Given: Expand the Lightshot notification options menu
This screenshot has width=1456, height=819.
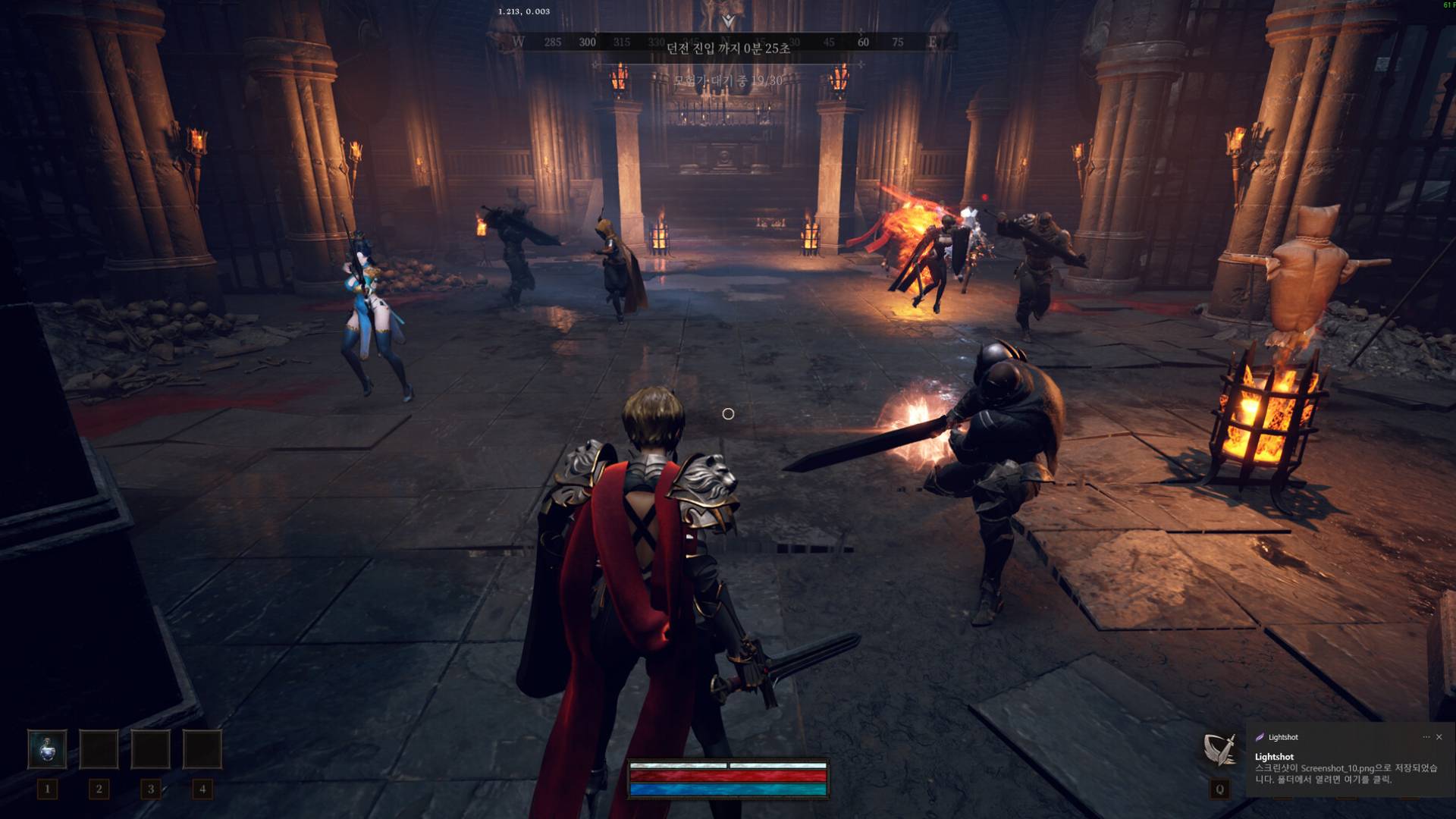Looking at the screenshot, I should coord(1426,736).
